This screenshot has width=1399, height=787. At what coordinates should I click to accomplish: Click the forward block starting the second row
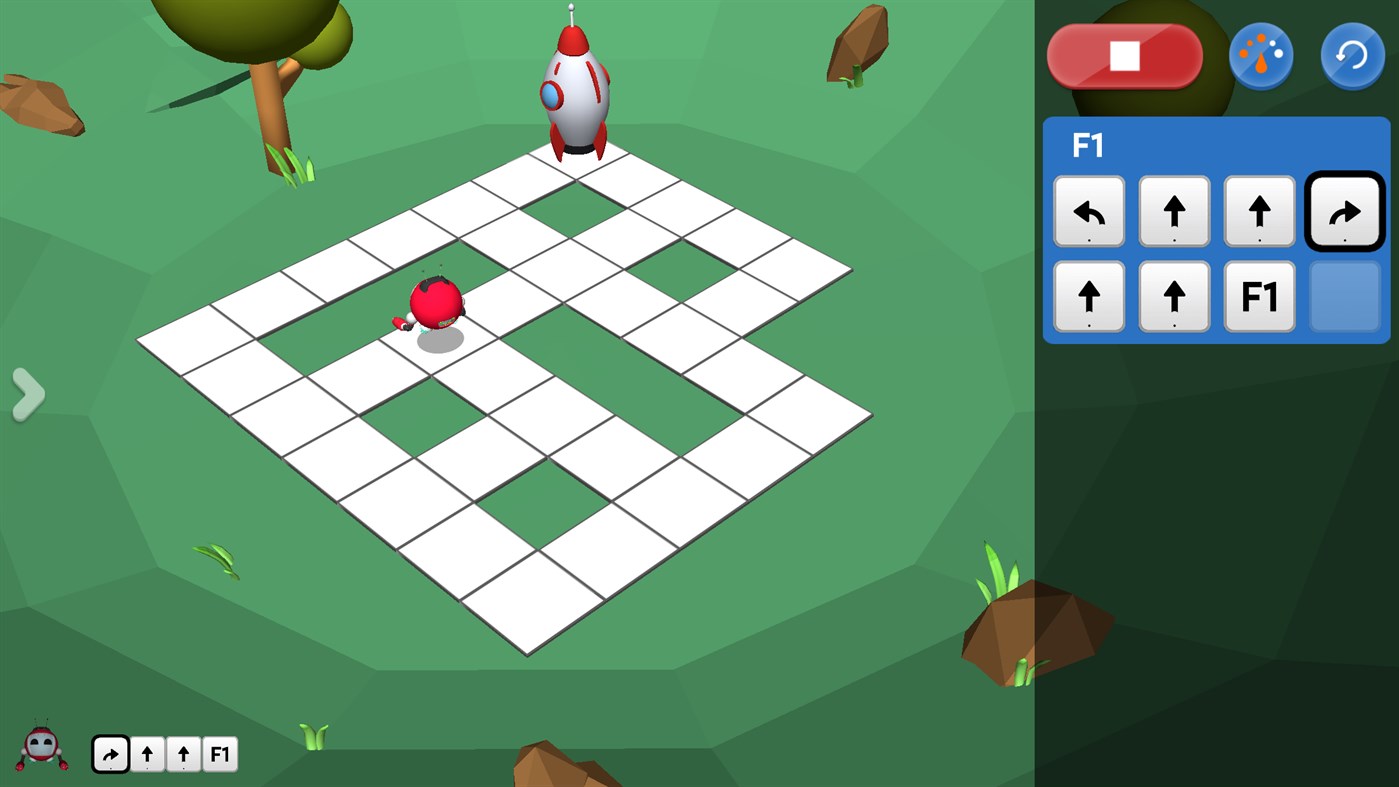[x=1089, y=297]
